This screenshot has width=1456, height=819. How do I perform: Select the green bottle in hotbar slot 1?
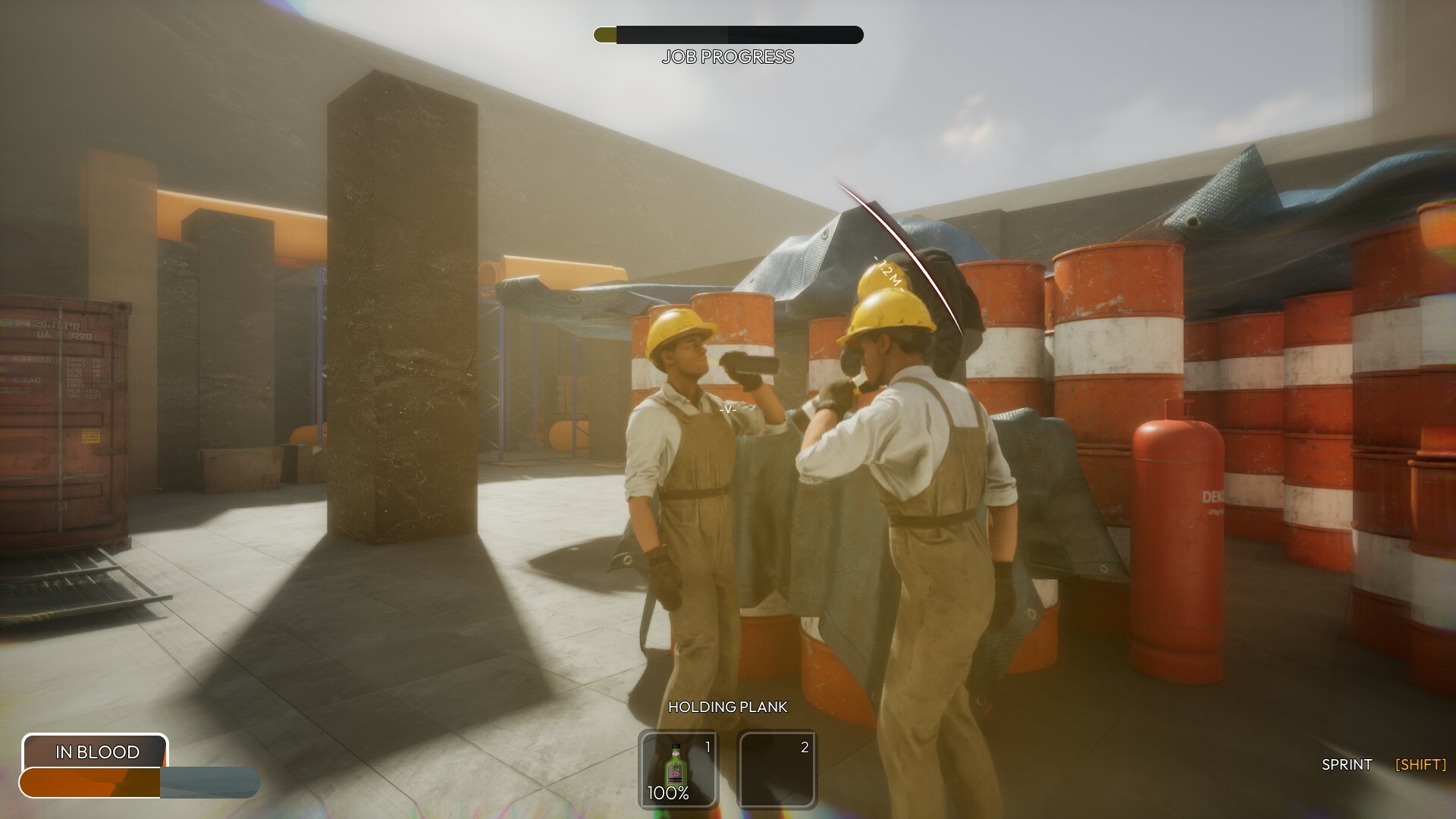[x=677, y=766]
